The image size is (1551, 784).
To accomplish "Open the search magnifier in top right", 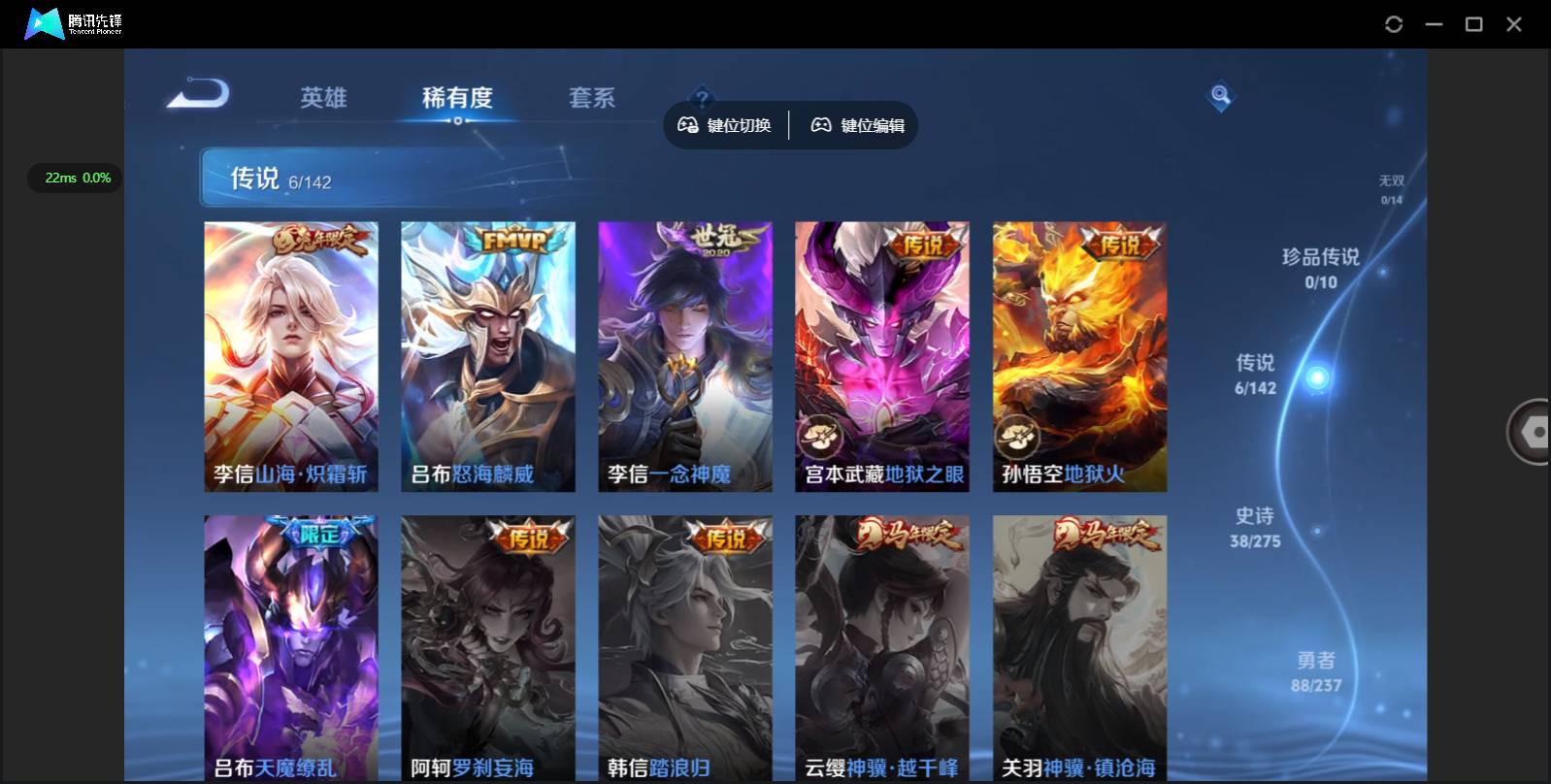I will [1219, 96].
